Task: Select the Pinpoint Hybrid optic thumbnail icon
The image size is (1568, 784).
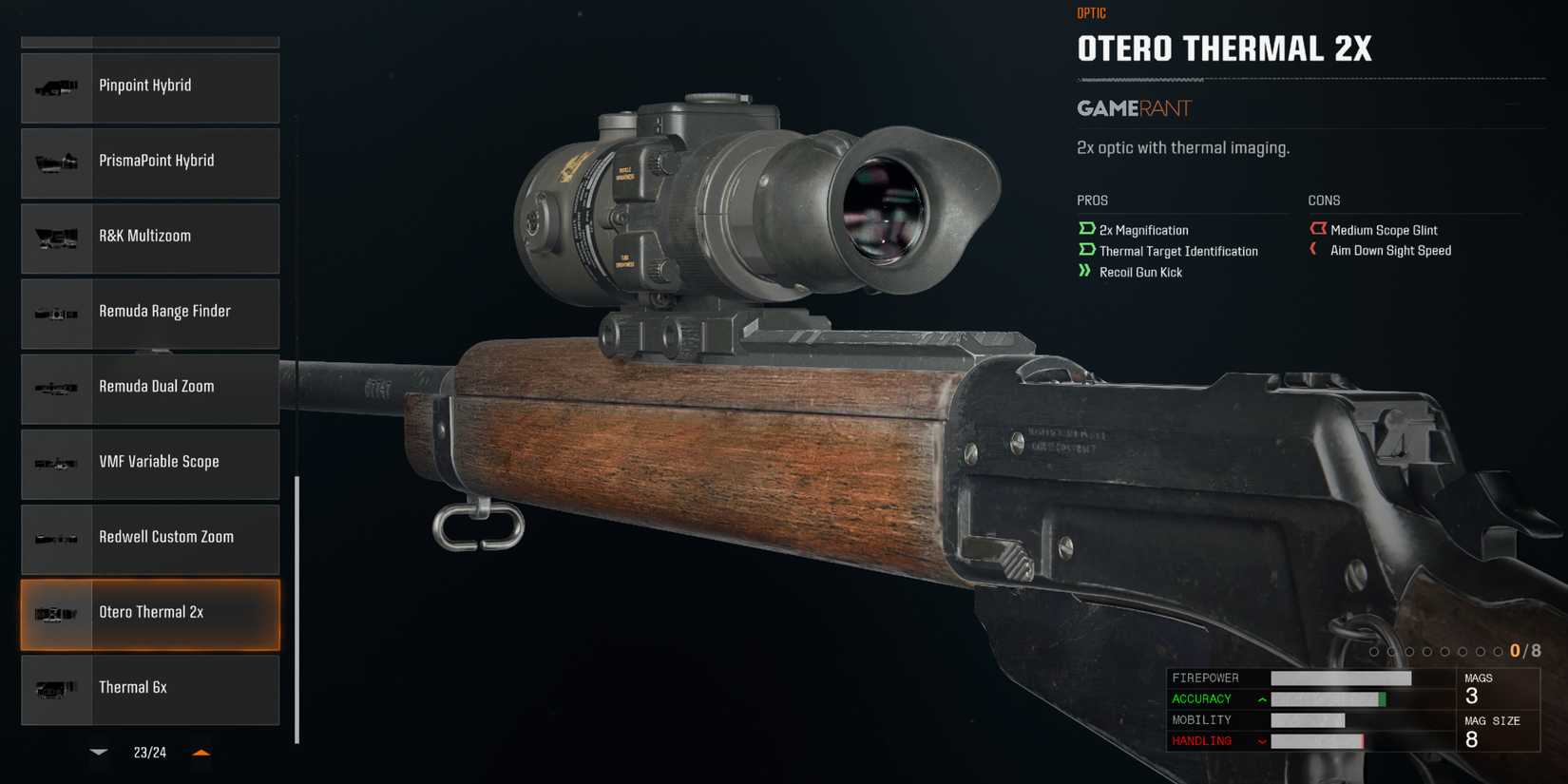Action: click(56, 87)
